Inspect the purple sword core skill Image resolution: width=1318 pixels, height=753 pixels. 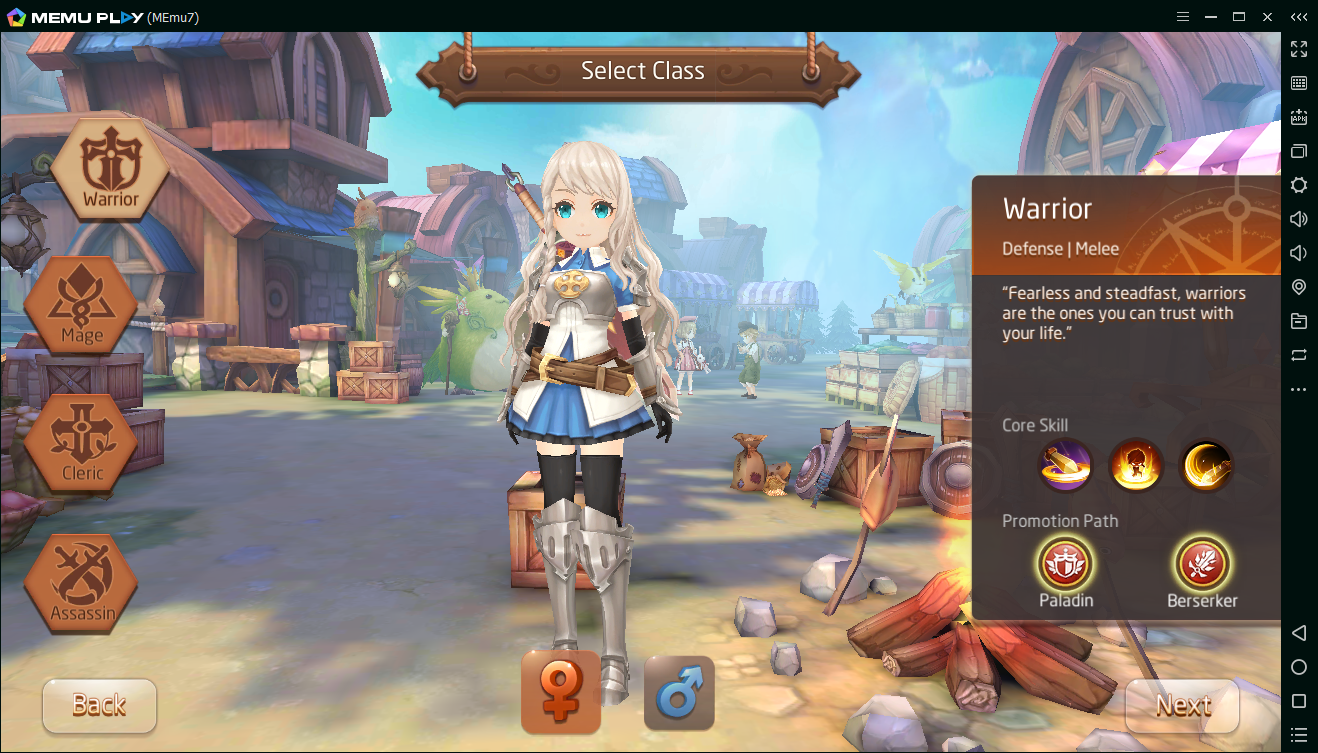(x=1065, y=465)
